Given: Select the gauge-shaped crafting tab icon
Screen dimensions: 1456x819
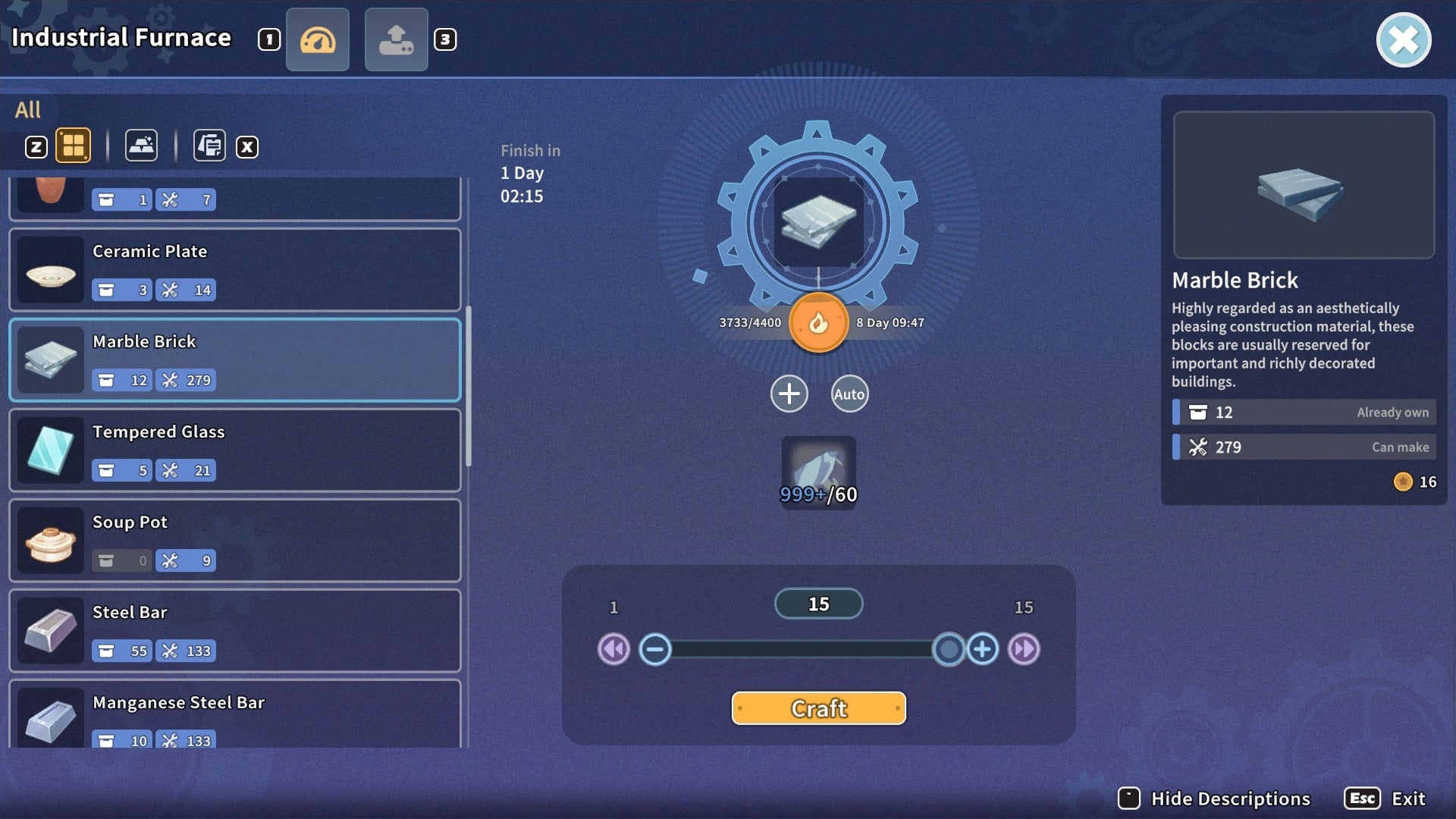Looking at the screenshot, I should (318, 39).
